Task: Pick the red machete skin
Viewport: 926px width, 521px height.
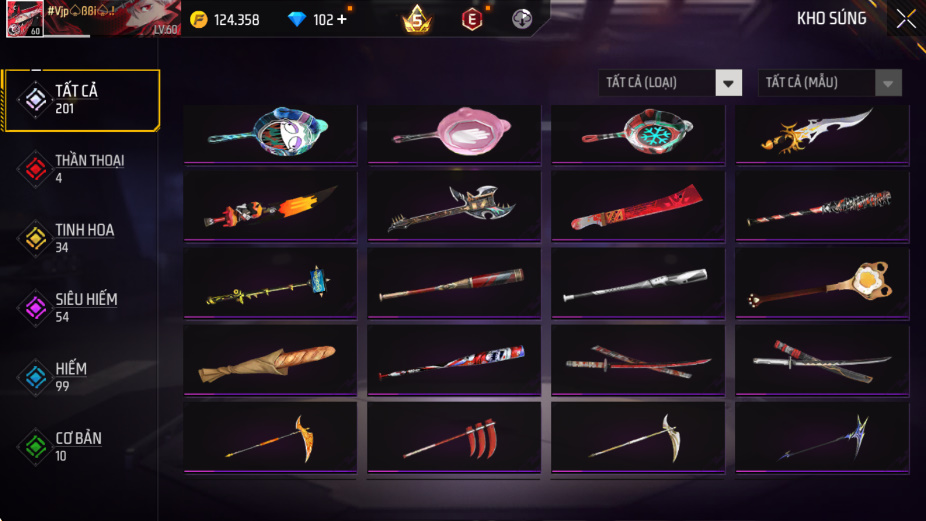Action: coord(638,207)
